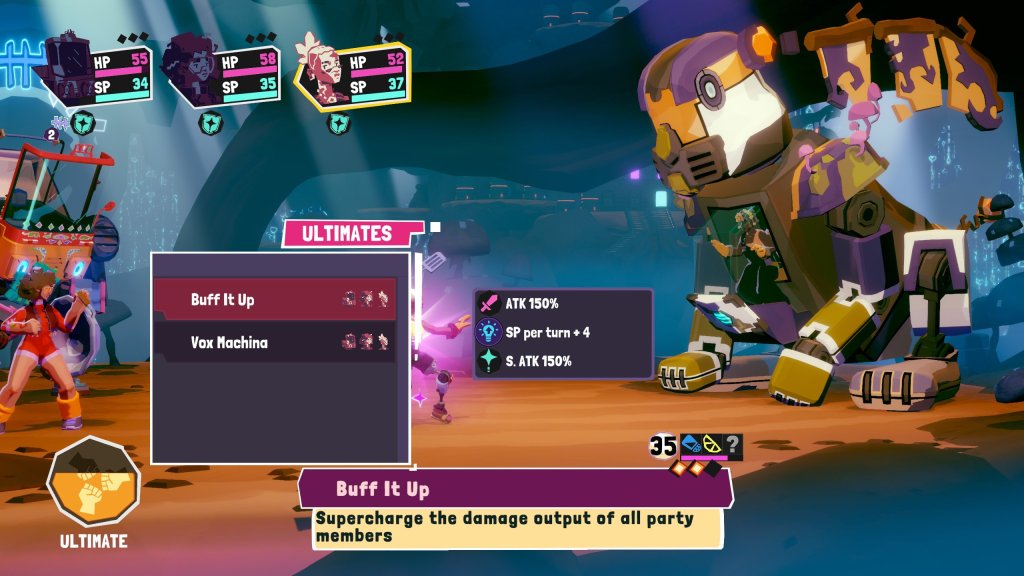
Task: Choose the Vox Machina ultimate
Action: coord(274,342)
